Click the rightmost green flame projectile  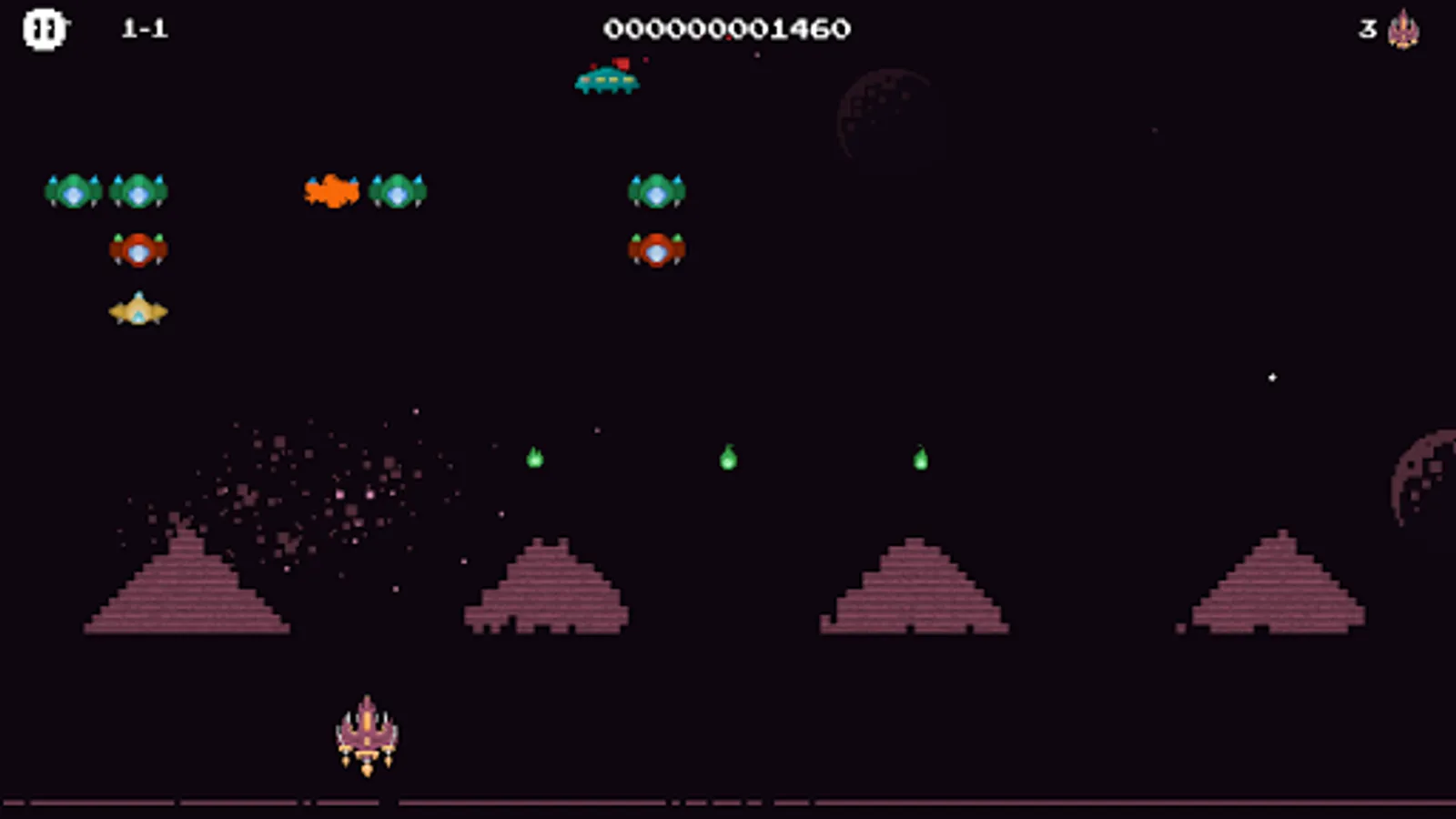920,460
